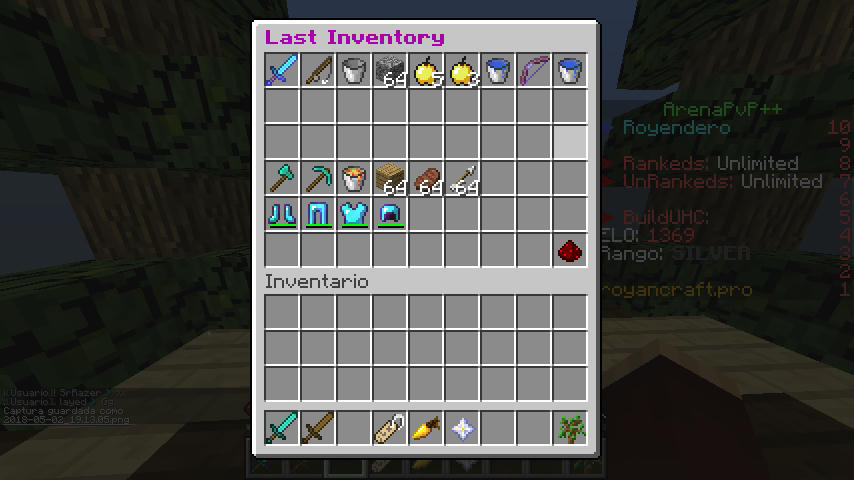
Task: Click the diamond boots slot
Action: (x=283, y=215)
